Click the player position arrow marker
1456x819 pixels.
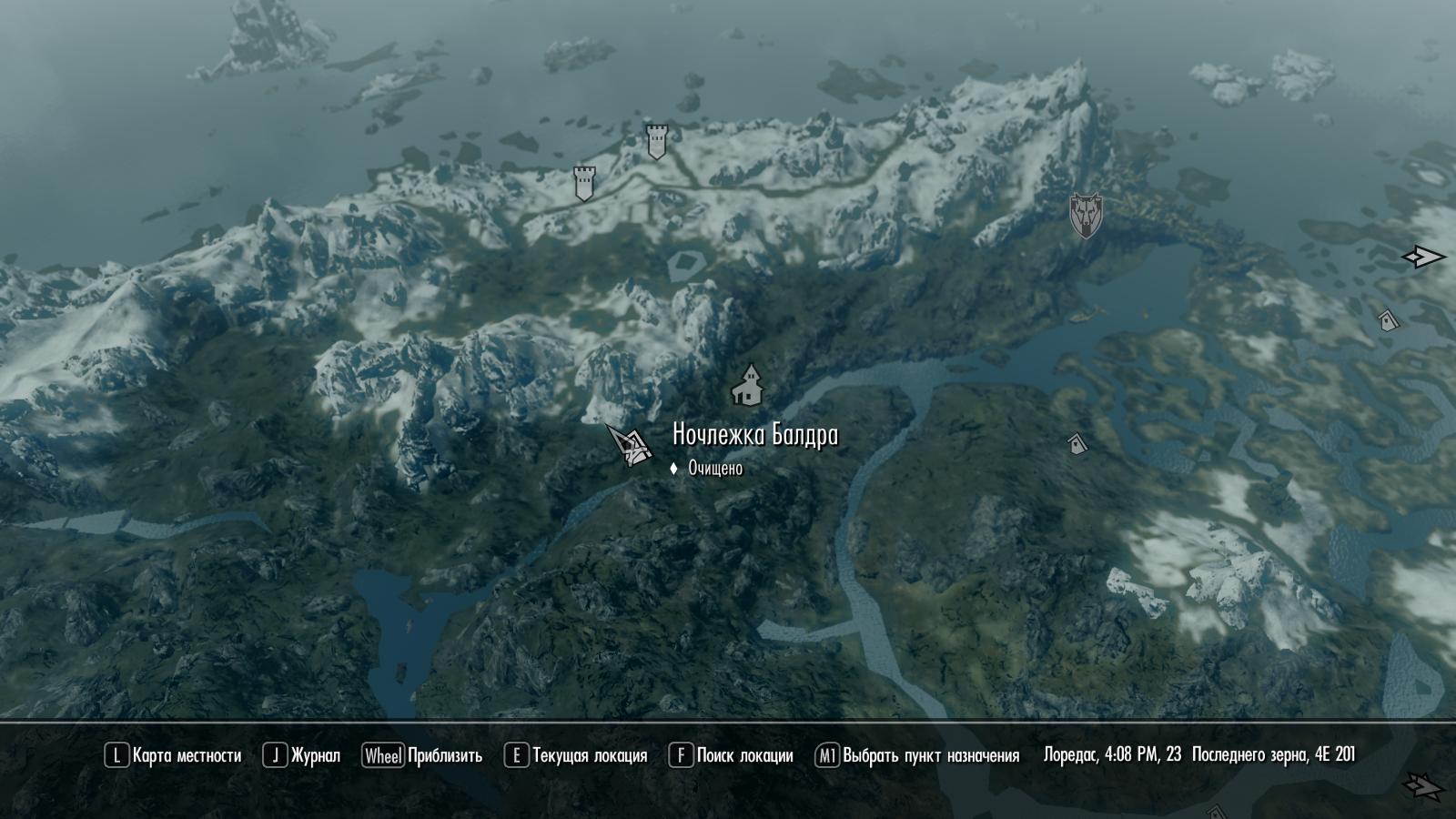tap(629, 444)
